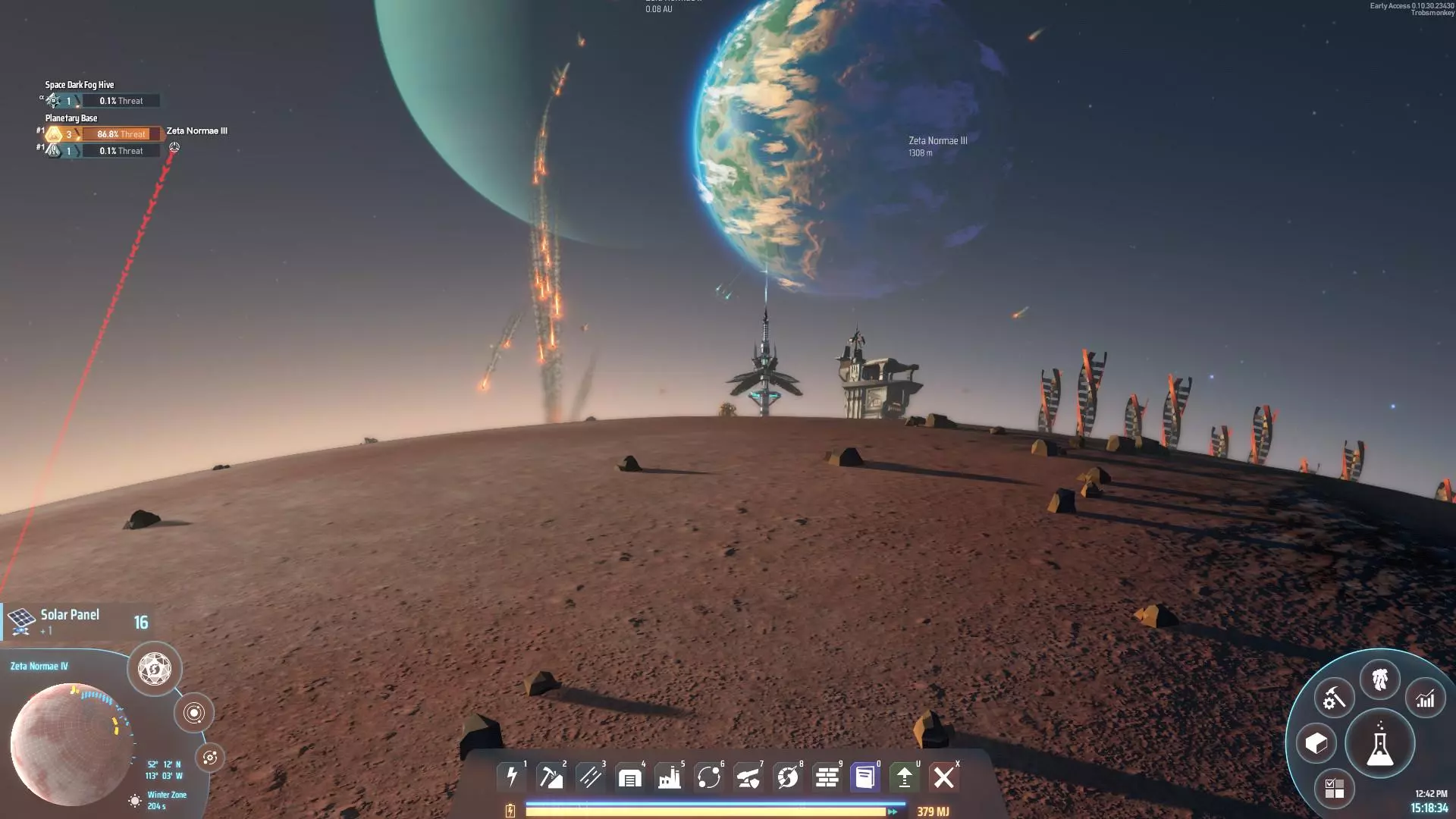Screen dimensions: 1456x819
Task: Open the production statistics panel
Action: (1424, 698)
